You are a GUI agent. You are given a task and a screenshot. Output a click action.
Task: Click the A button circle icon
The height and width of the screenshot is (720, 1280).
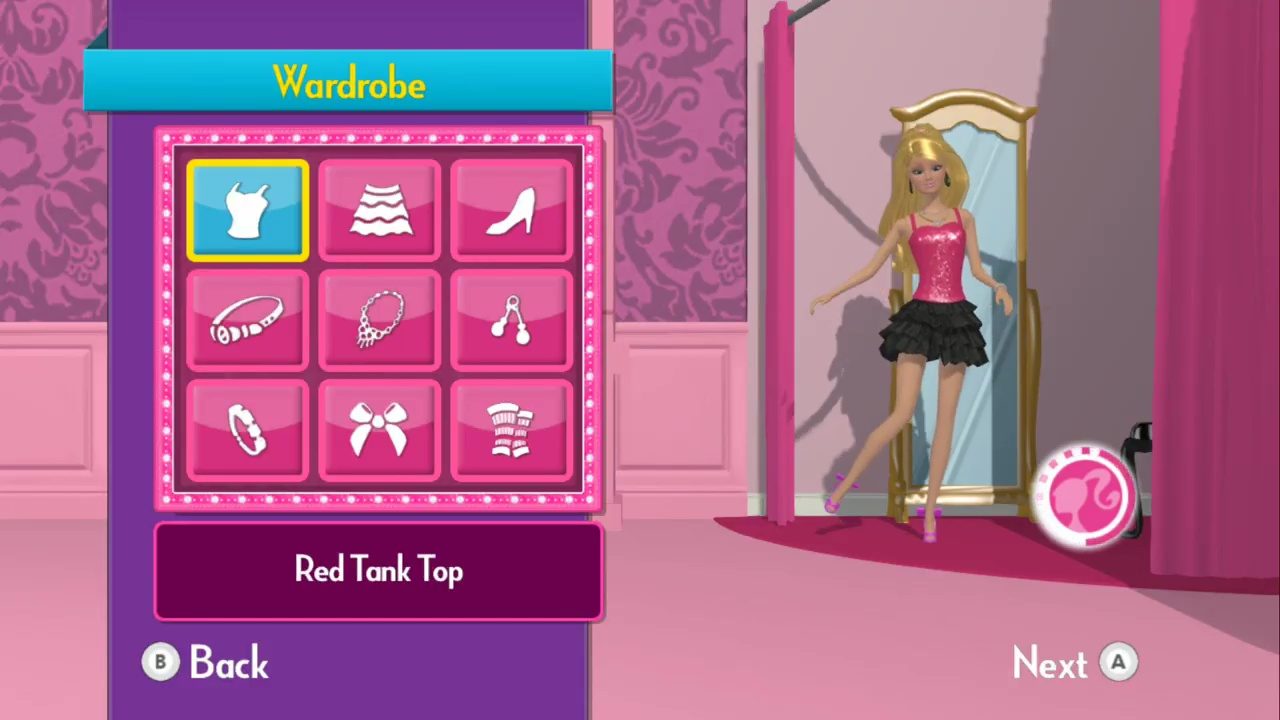(x=1119, y=662)
